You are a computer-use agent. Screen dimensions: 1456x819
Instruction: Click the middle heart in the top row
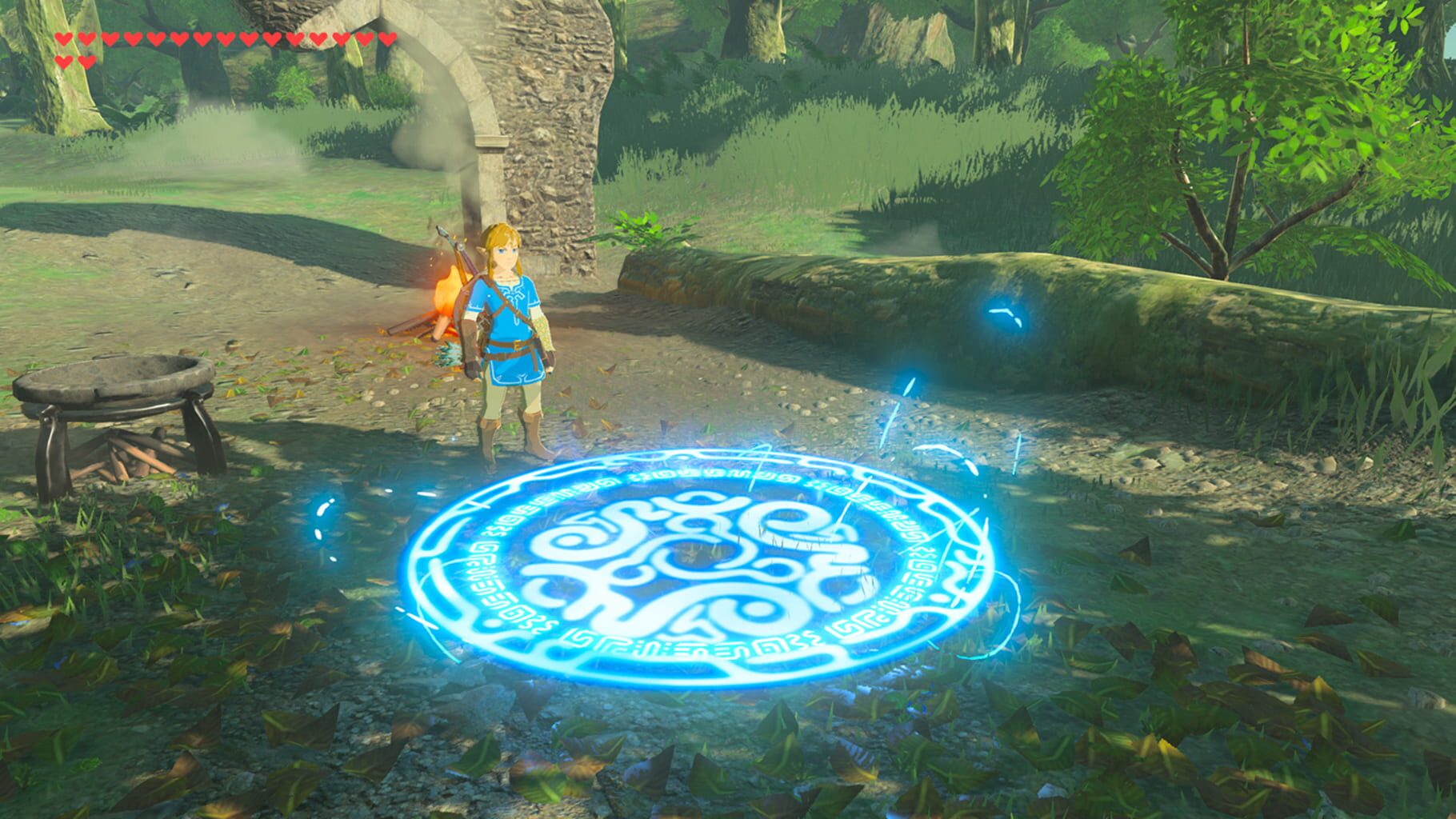point(226,38)
